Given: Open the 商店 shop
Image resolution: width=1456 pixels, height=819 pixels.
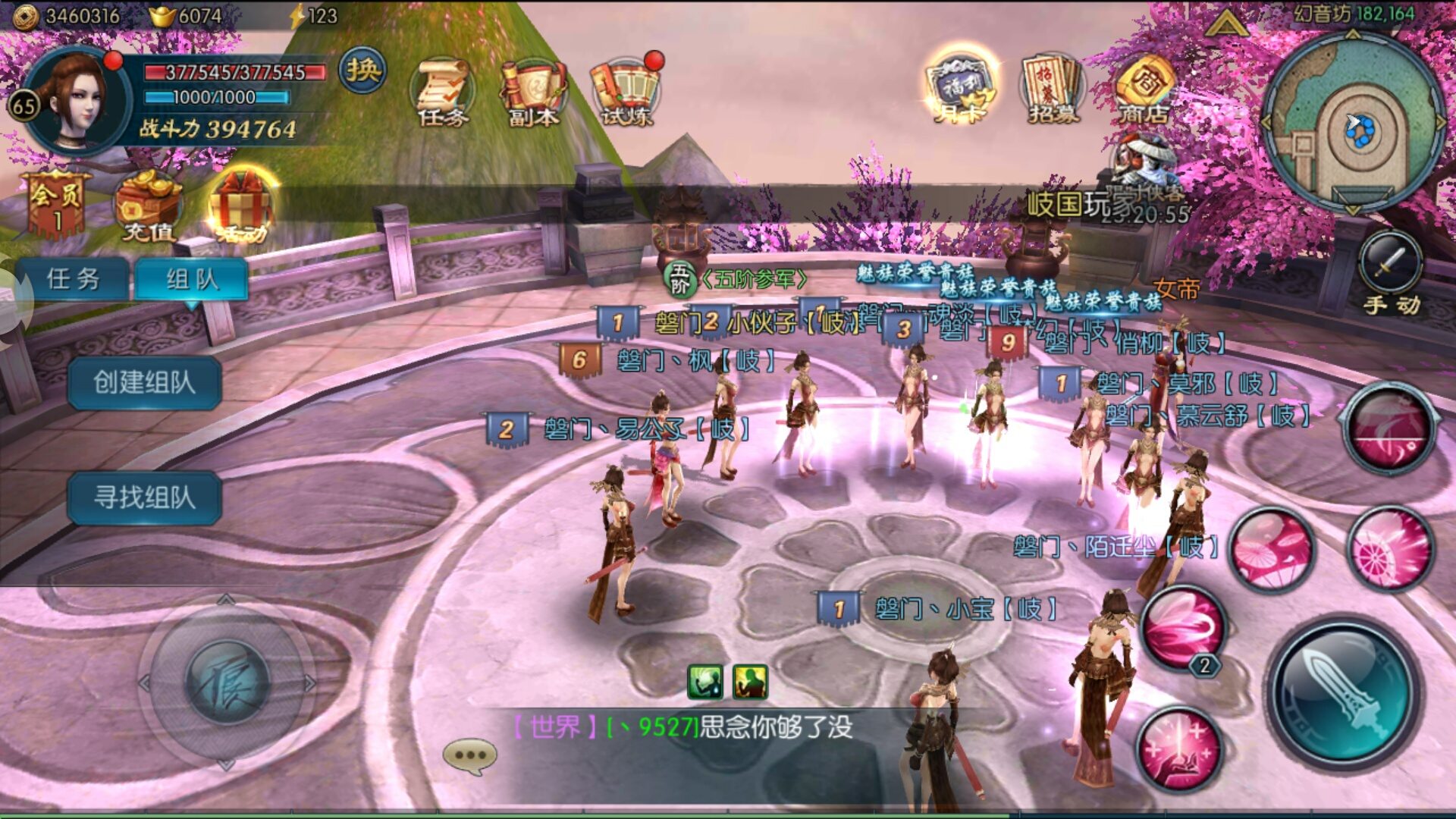Looking at the screenshot, I should click(1144, 89).
